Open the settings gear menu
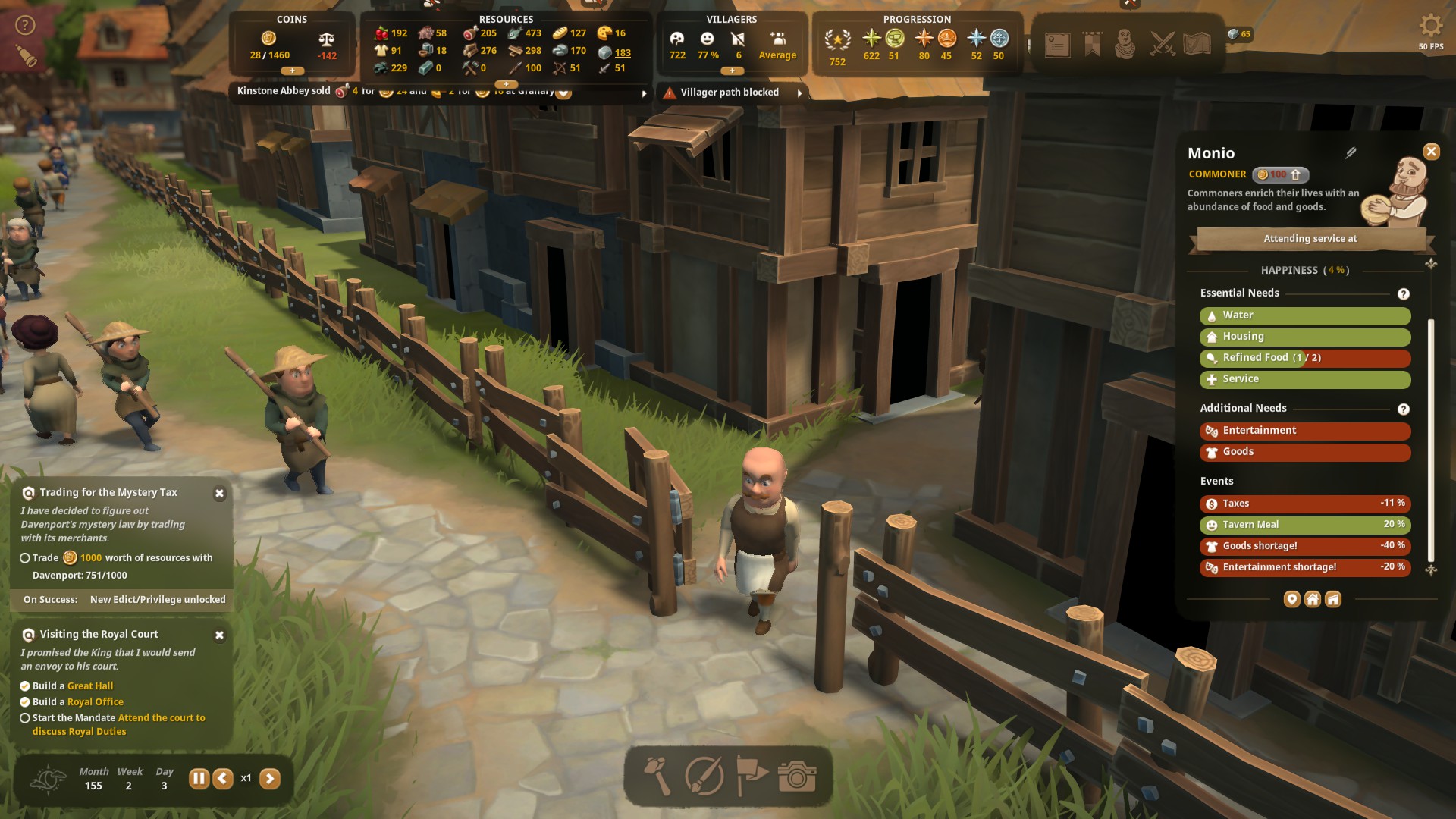This screenshot has height=819, width=1456. tap(1430, 26)
